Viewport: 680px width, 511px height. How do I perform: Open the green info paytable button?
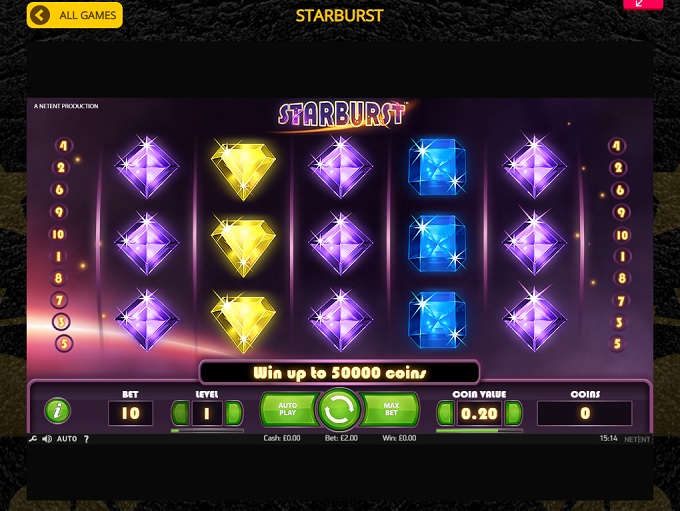pos(57,411)
